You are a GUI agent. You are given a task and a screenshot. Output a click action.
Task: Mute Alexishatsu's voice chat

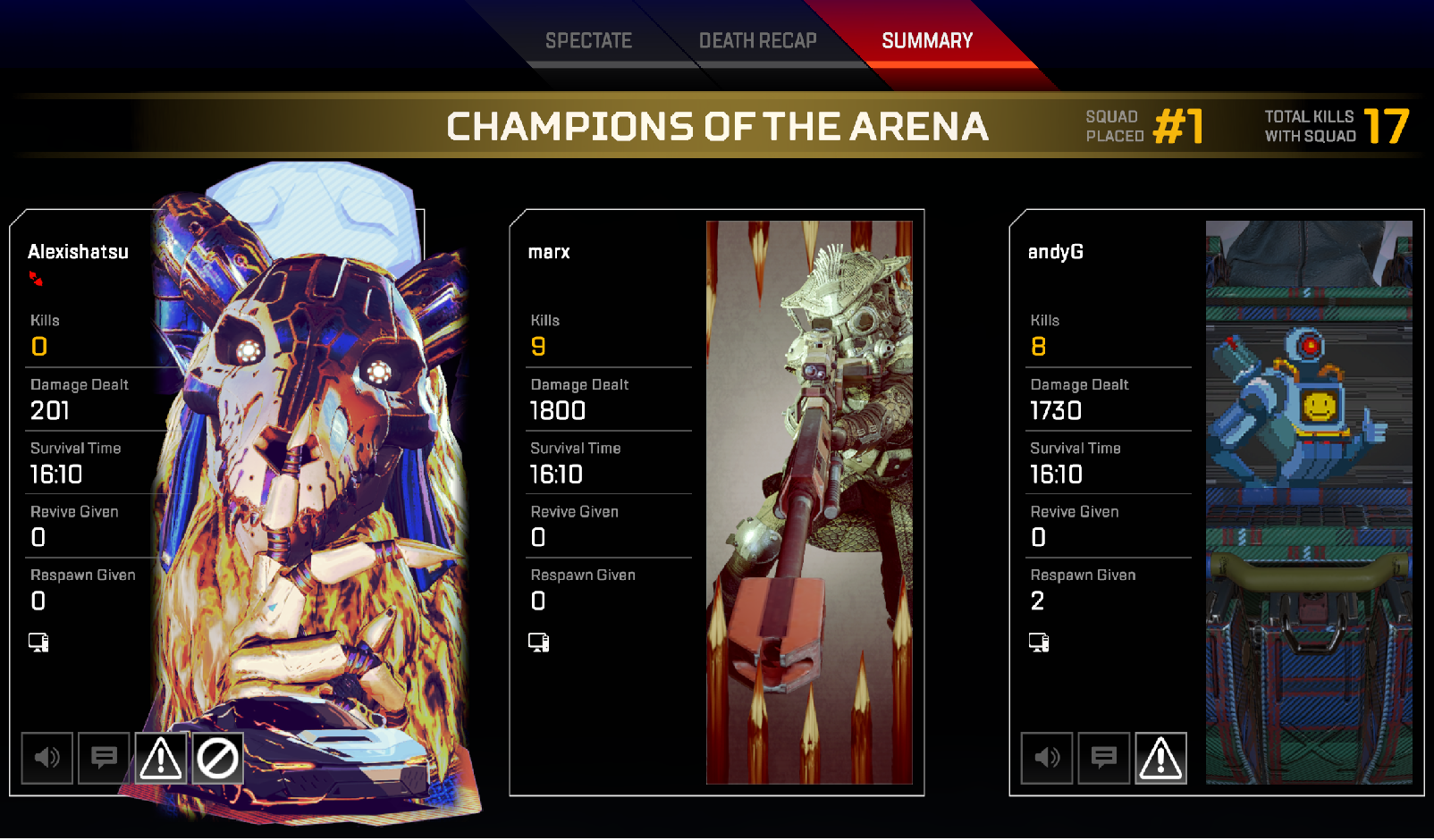pyautogui.click(x=47, y=758)
